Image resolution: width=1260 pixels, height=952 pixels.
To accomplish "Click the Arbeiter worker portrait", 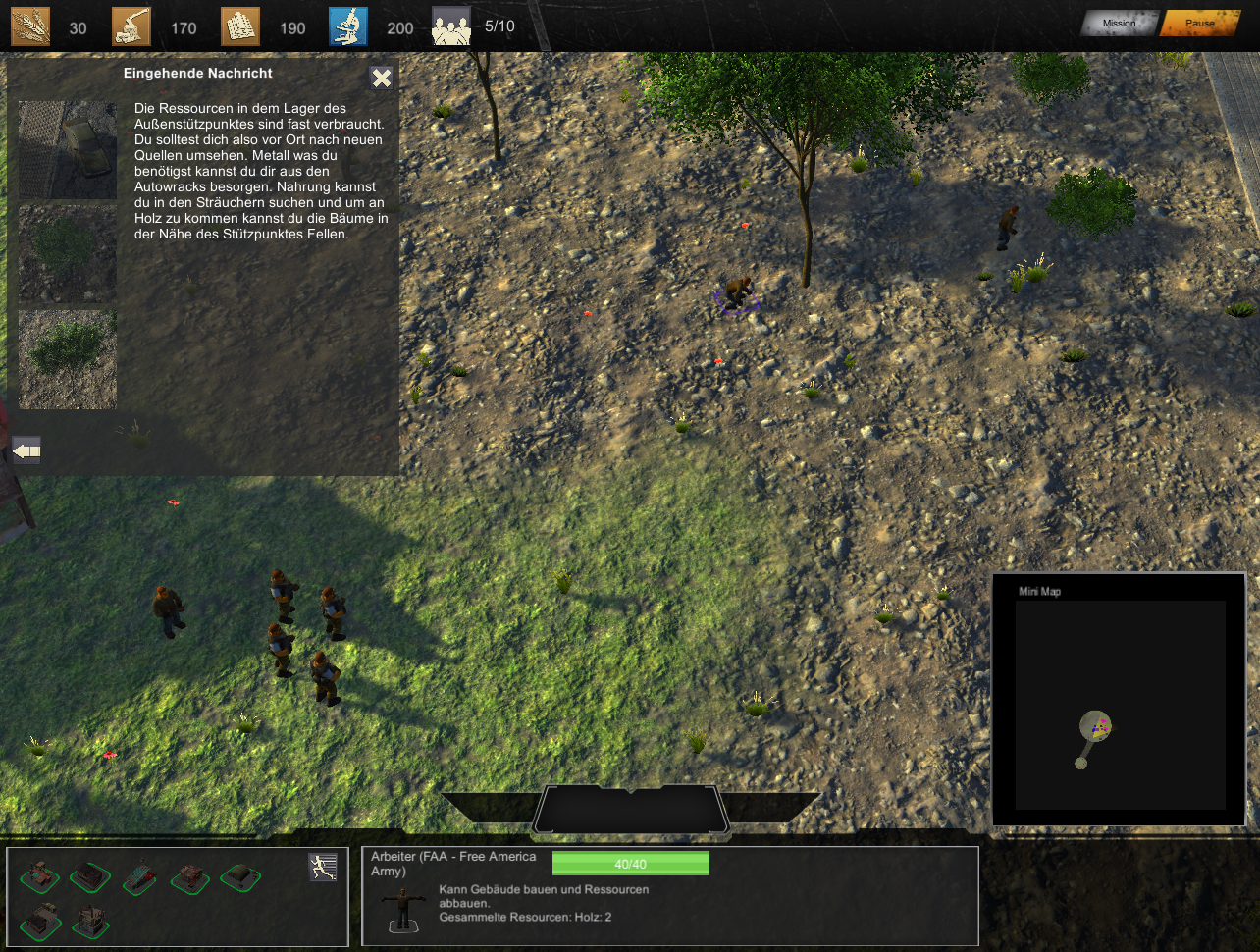I will tap(403, 909).
